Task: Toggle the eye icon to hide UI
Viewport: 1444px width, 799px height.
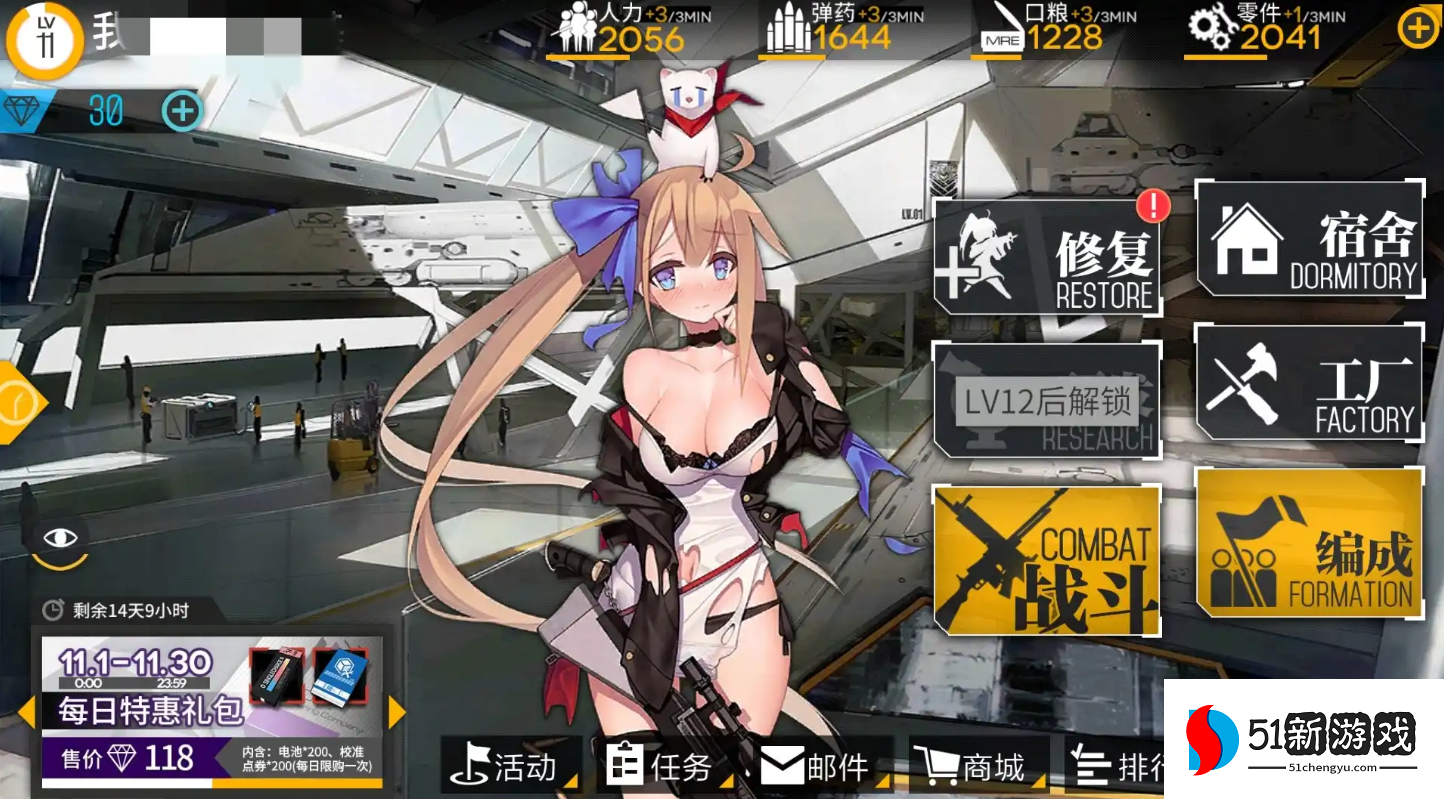Action: (x=62, y=538)
